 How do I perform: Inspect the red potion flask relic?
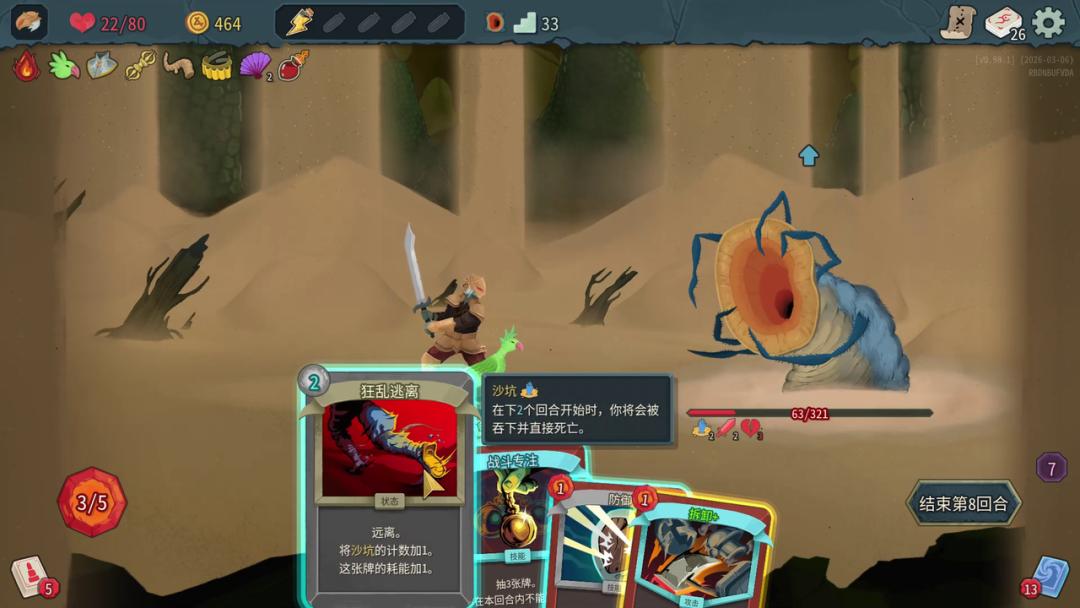tap(293, 66)
